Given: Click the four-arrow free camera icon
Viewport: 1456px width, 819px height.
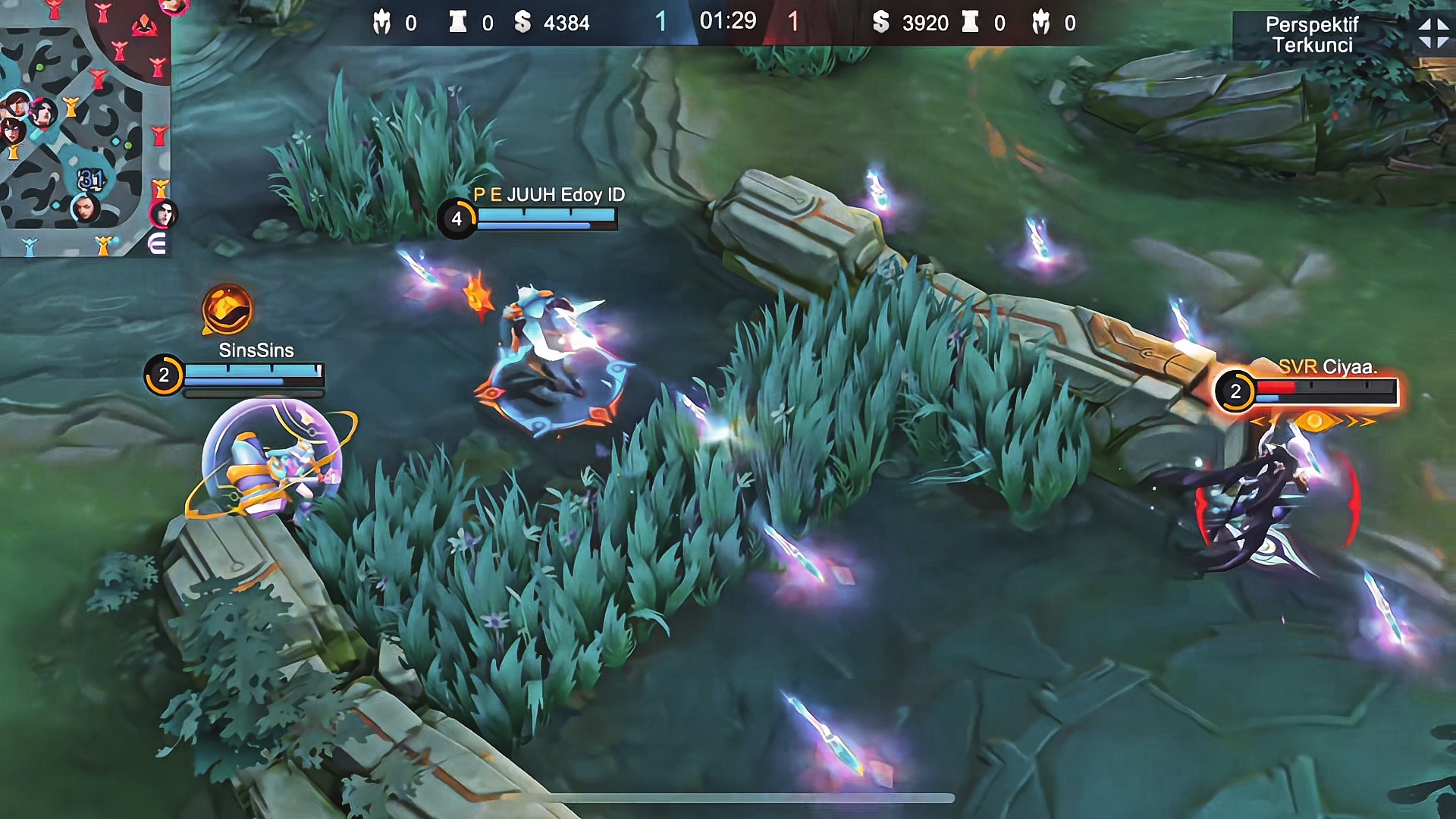Looking at the screenshot, I should click(1432, 34).
